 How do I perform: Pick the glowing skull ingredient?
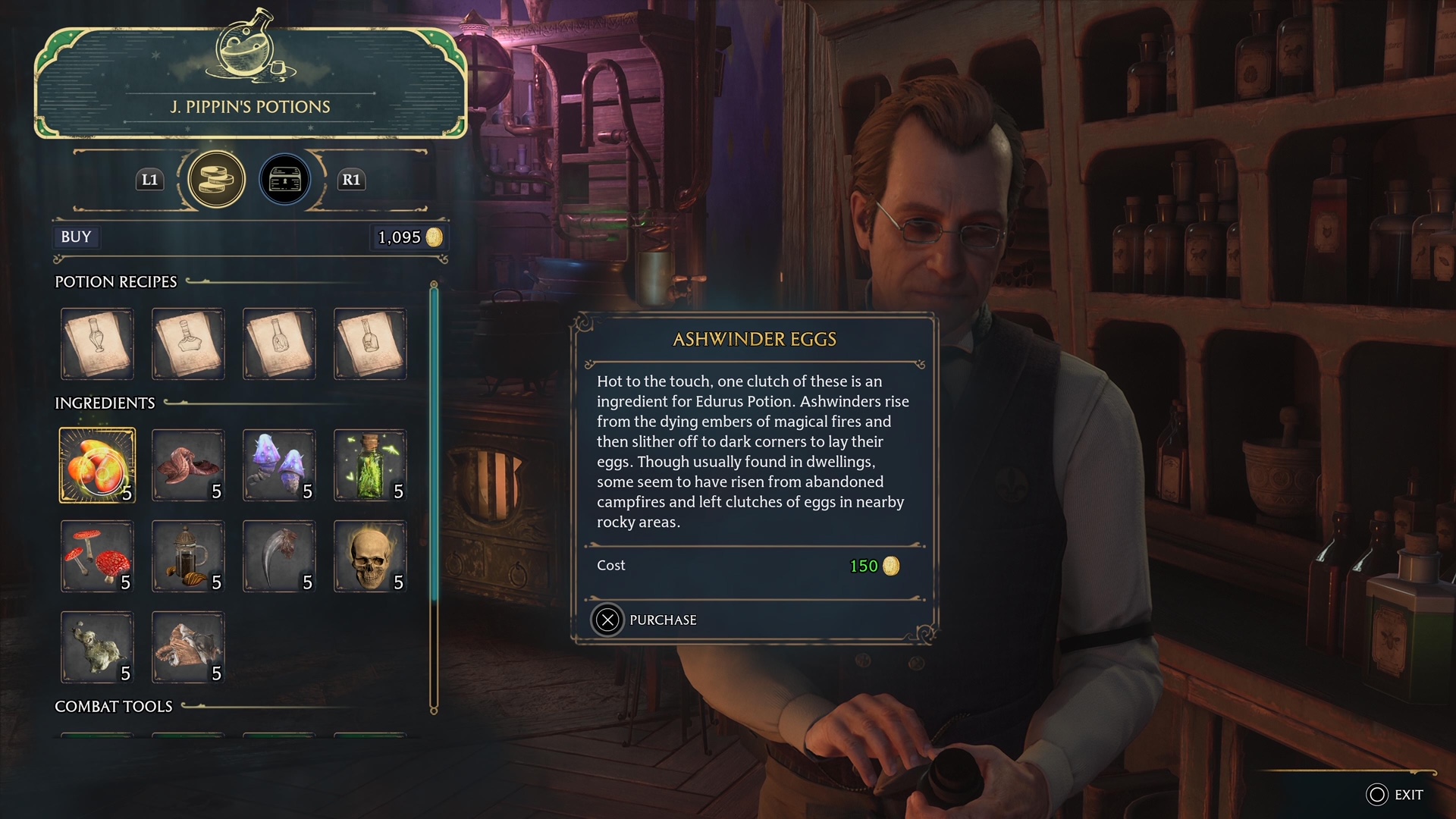(370, 557)
